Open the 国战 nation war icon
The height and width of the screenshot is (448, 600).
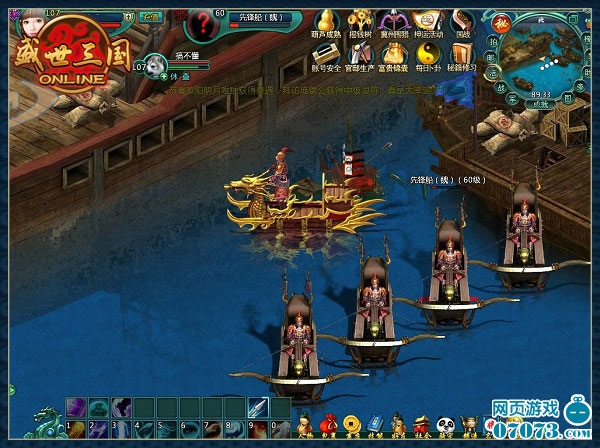462,20
